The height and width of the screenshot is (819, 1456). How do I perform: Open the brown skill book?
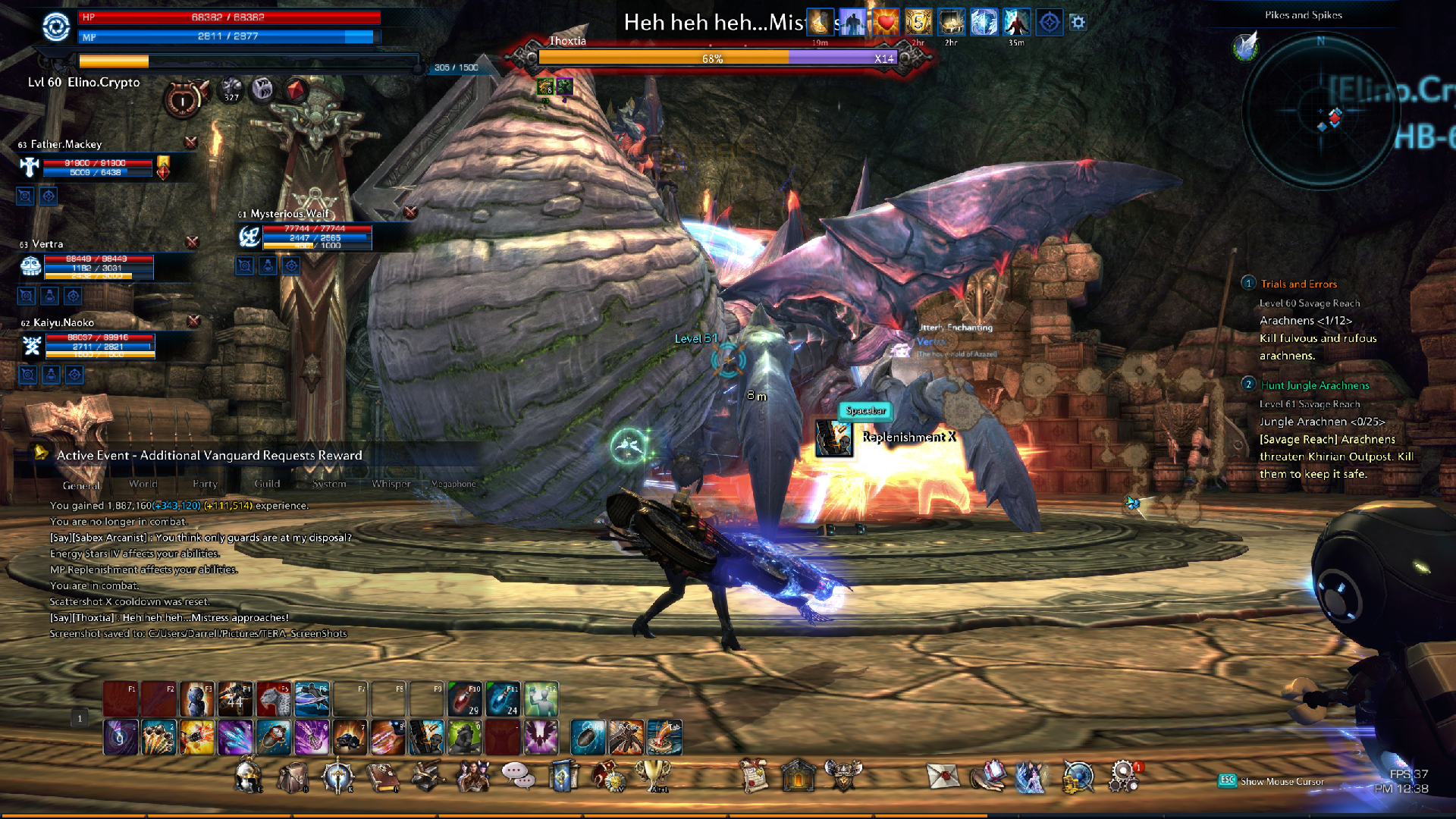coord(383,777)
